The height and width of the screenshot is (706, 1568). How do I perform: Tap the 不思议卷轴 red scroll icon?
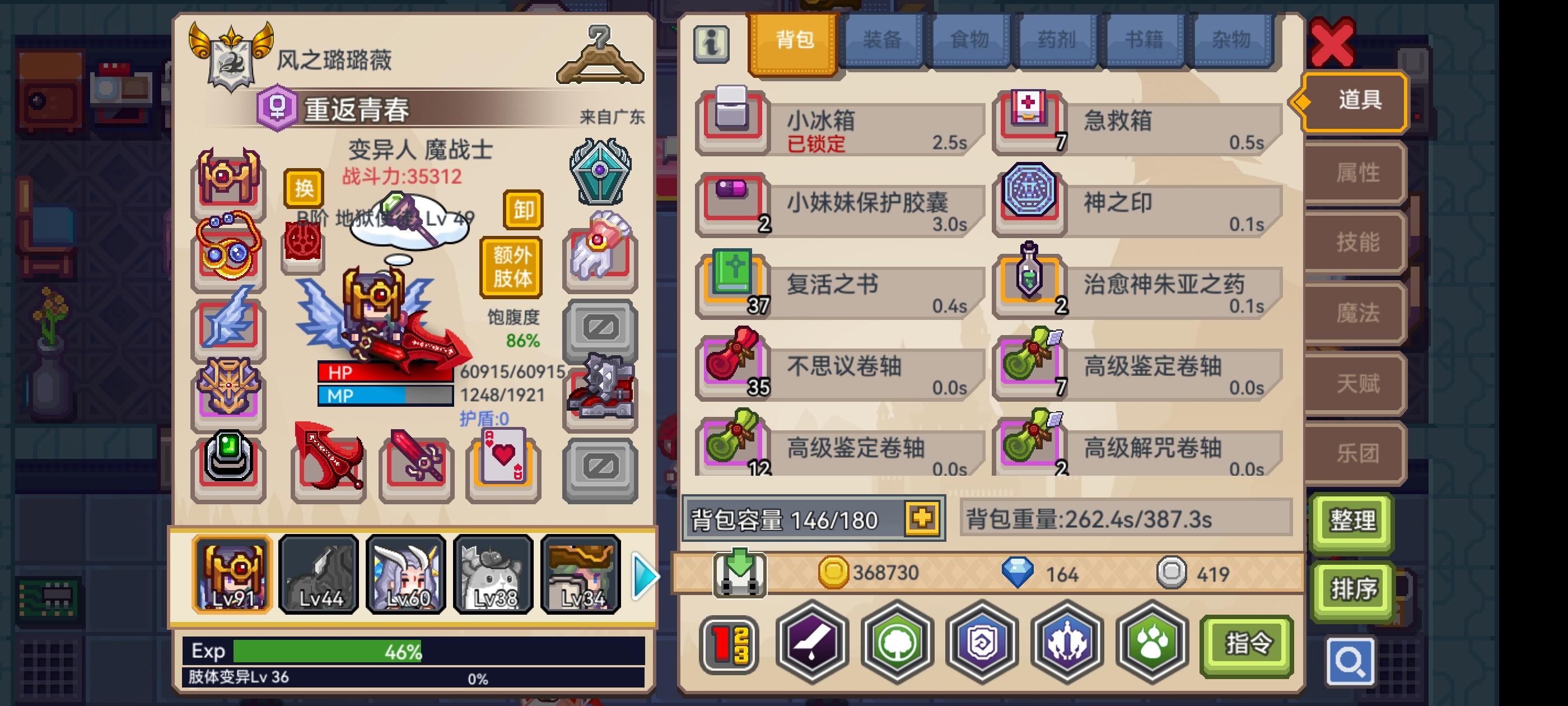click(x=734, y=366)
